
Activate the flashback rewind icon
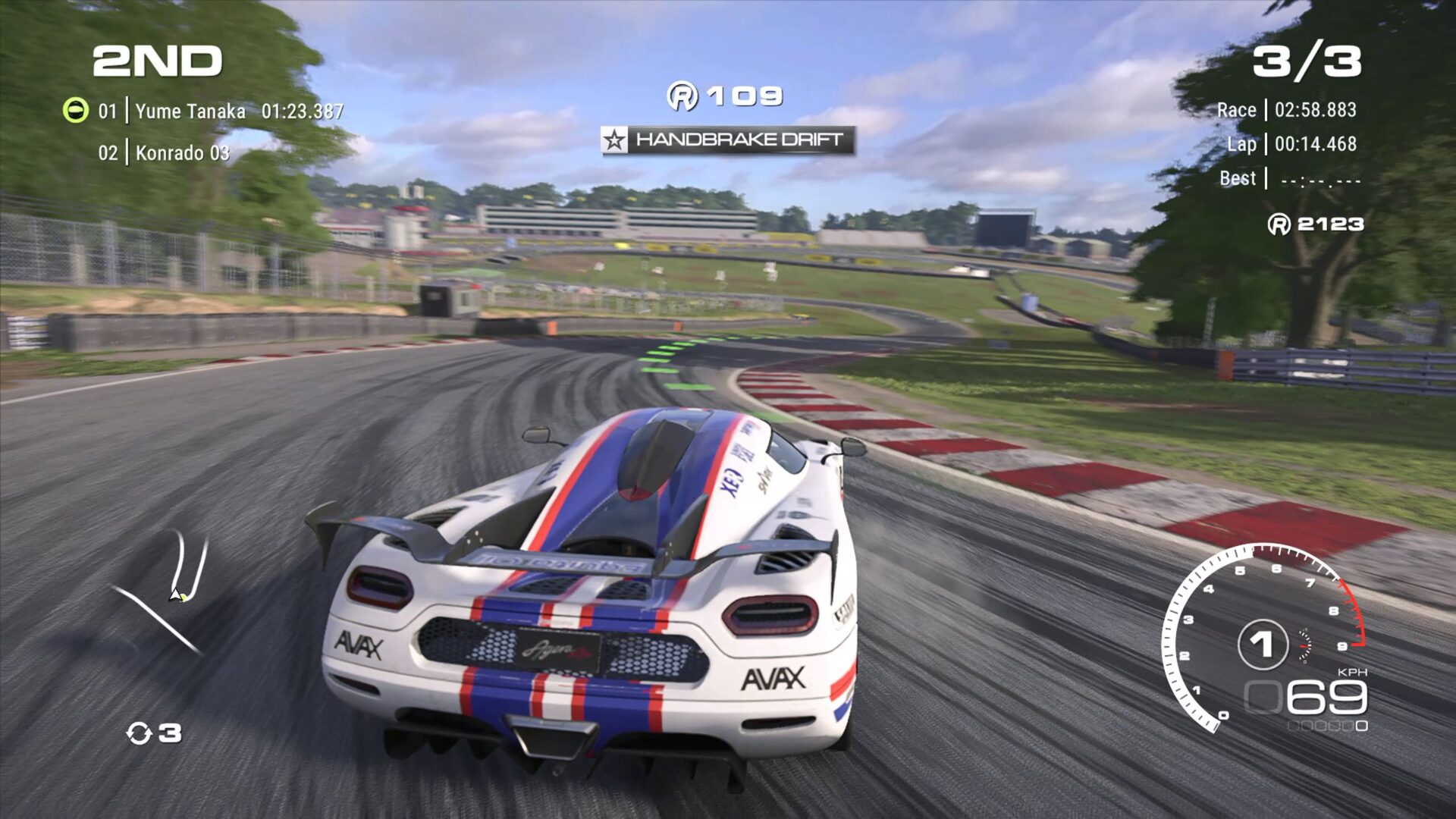pyautogui.click(x=140, y=733)
